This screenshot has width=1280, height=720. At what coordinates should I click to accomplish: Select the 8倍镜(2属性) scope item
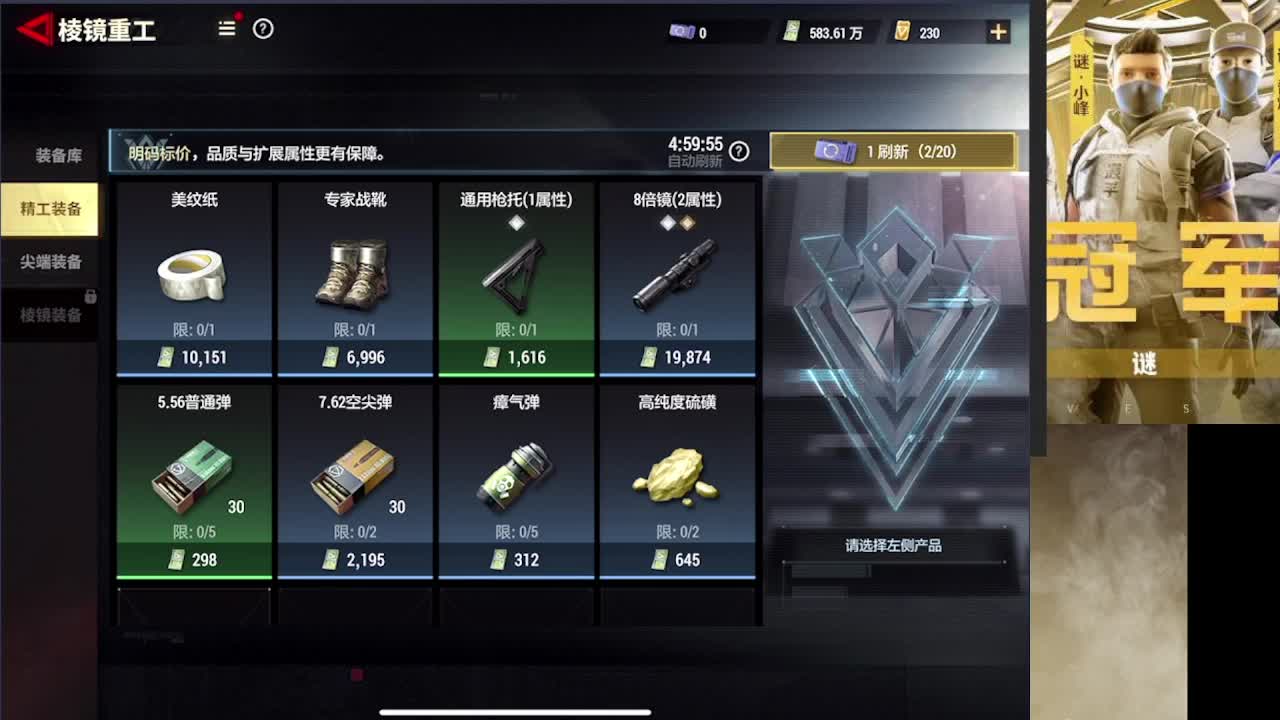679,280
